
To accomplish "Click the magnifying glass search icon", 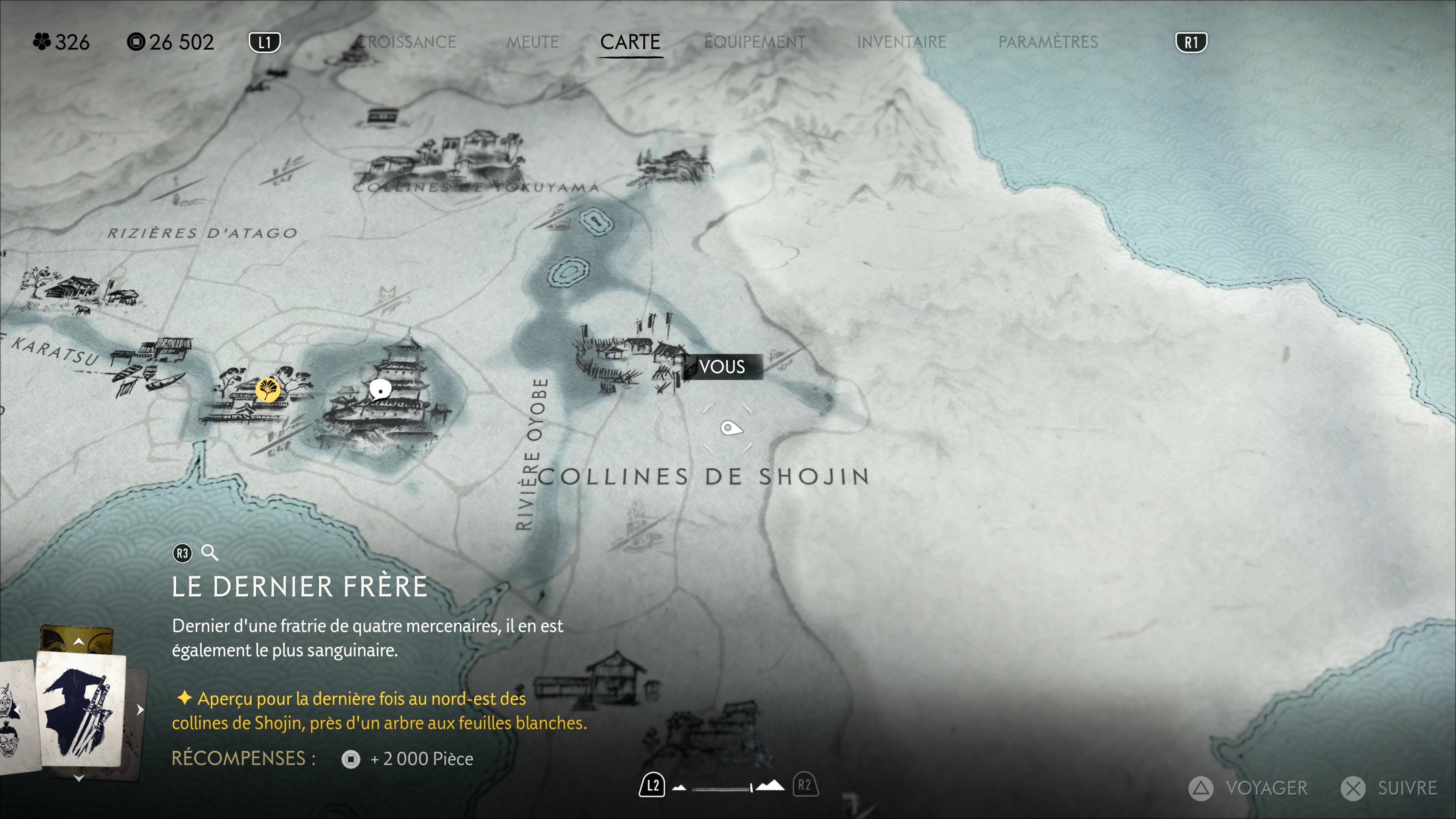I will [210, 553].
